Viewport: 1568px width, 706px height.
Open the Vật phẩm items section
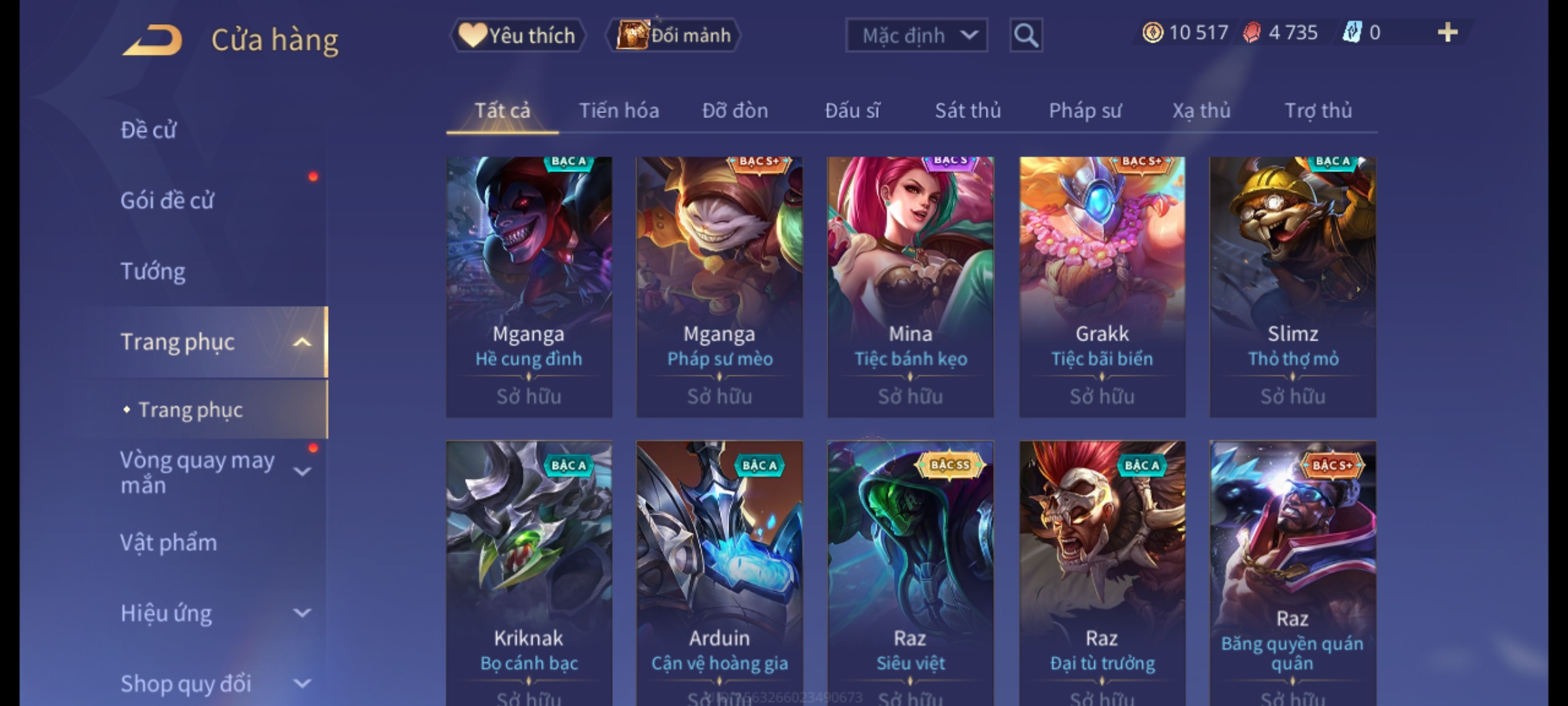(x=169, y=543)
